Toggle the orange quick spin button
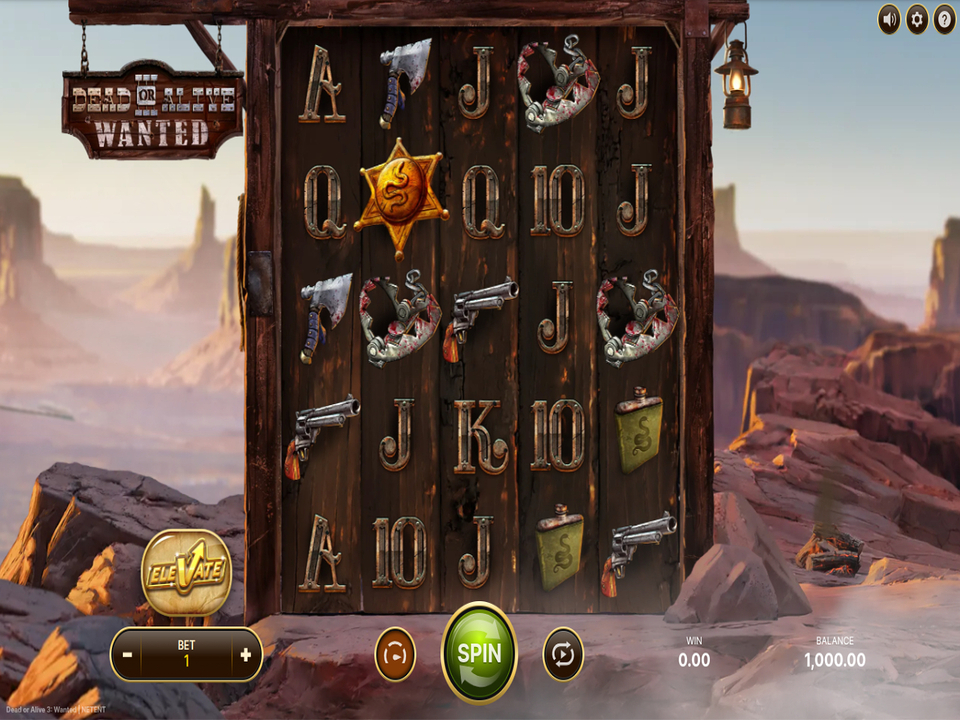Image resolution: width=960 pixels, height=720 pixels. click(x=395, y=655)
